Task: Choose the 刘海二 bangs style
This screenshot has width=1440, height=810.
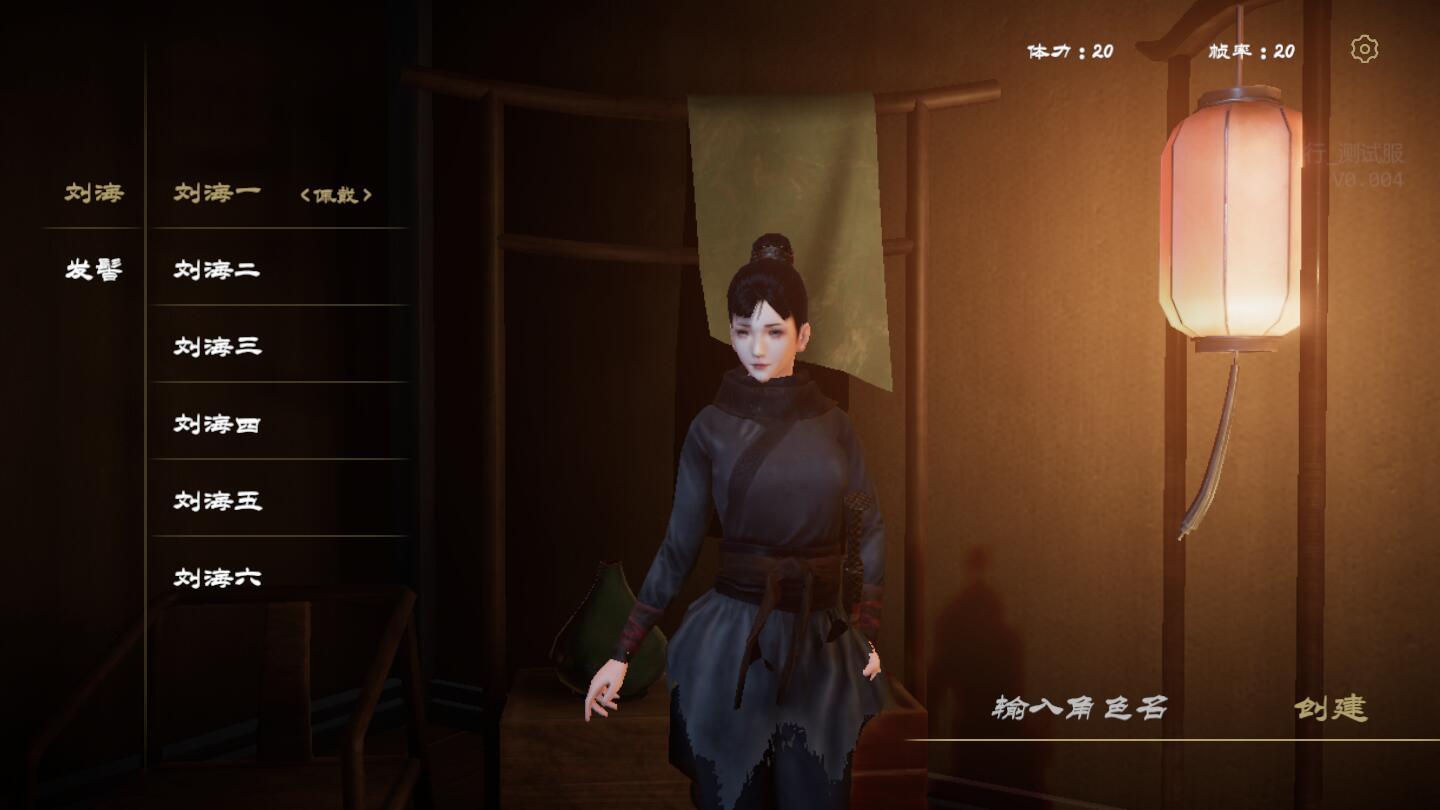Action: coord(218,269)
